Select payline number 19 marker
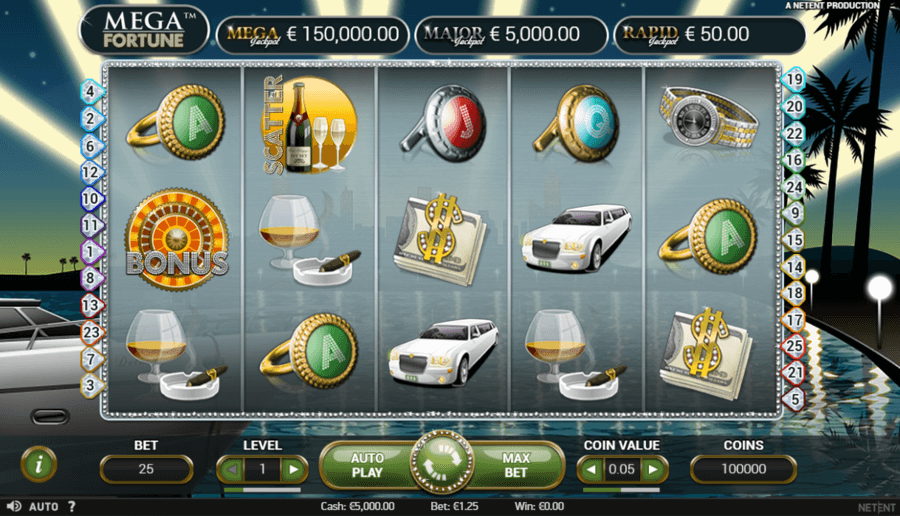900x516 pixels. tap(794, 79)
